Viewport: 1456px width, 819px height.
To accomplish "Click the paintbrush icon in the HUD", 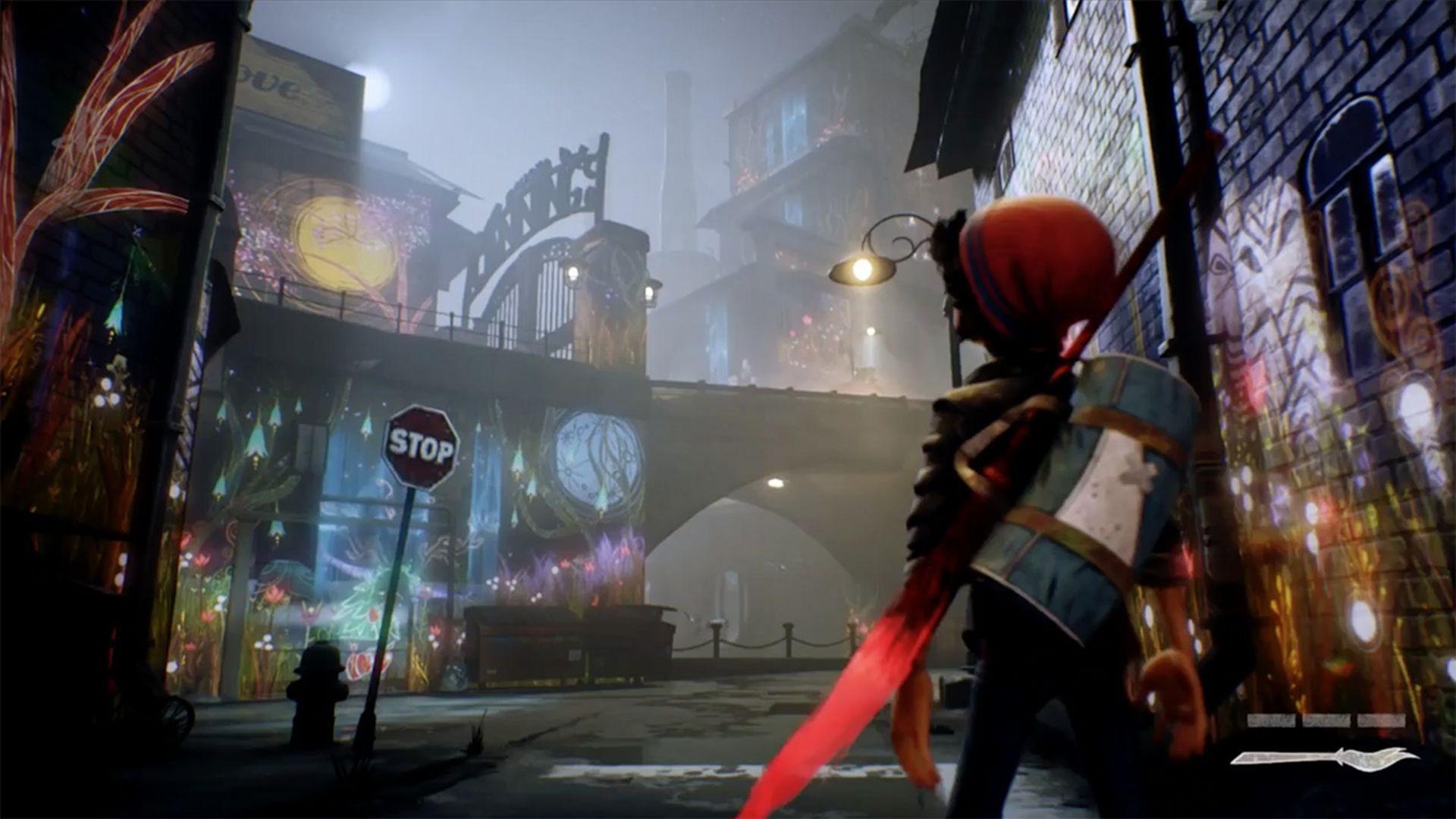I will [1324, 757].
